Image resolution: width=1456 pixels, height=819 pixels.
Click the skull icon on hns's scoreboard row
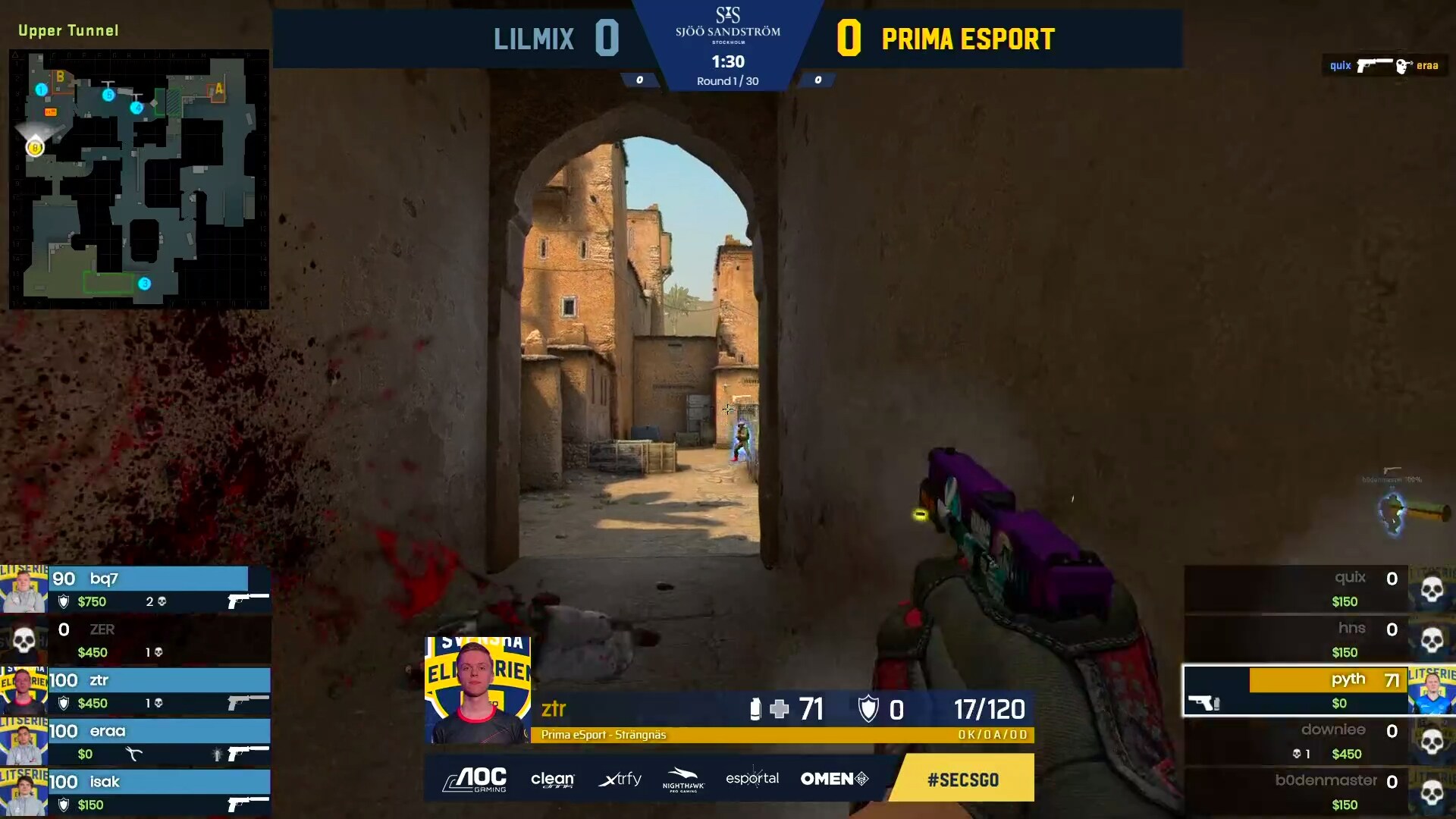pyautogui.click(x=1432, y=641)
